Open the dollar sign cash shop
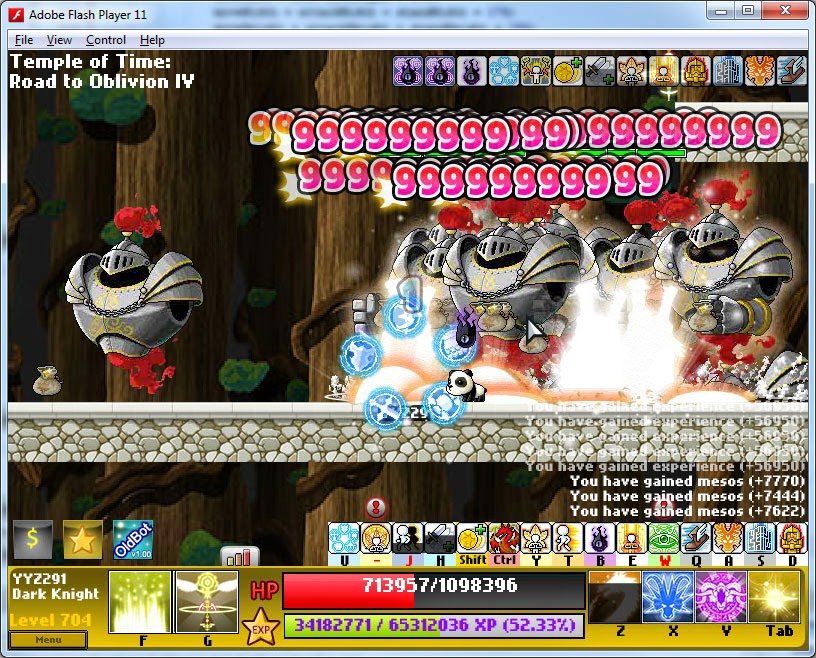 click(33, 540)
